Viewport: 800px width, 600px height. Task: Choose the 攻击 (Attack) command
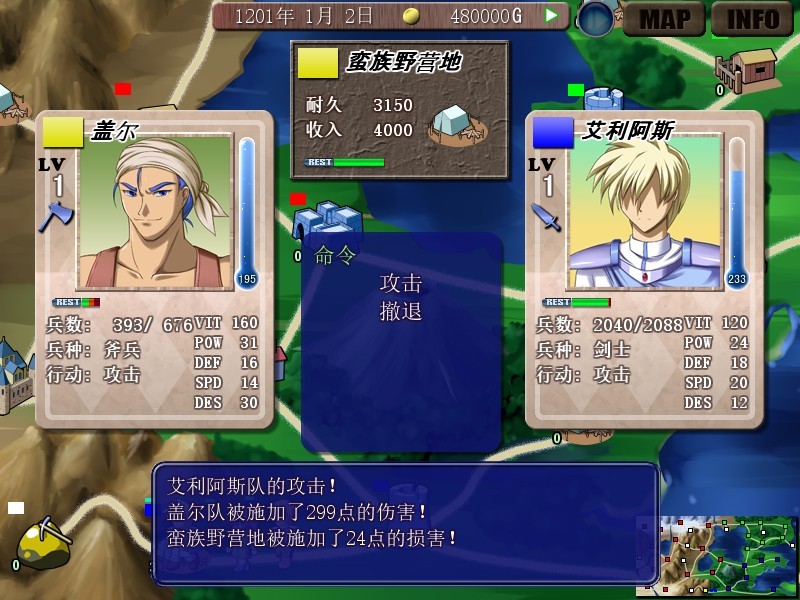400,283
